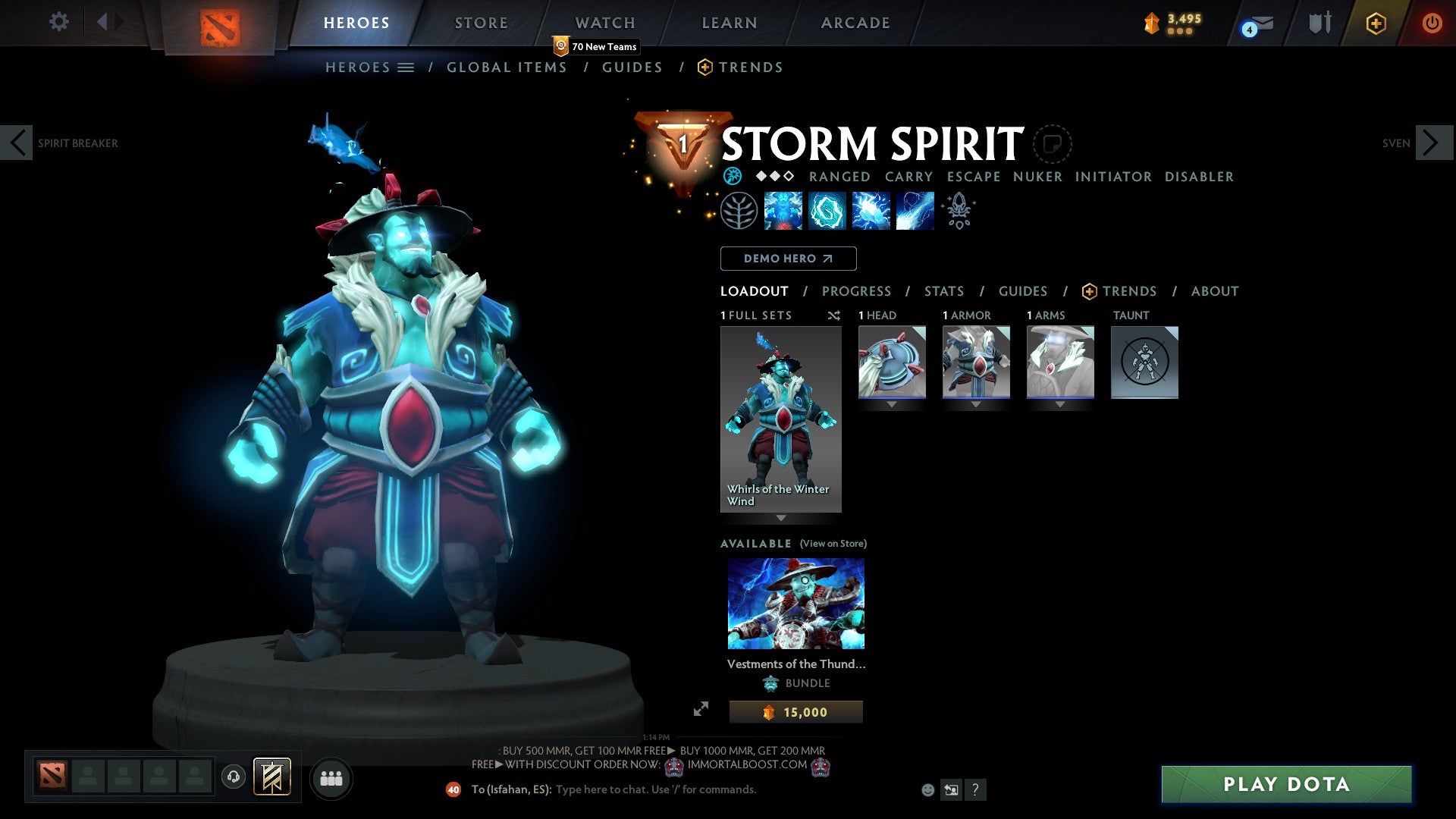1456x819 pixels.
Task: Switch to the STATS tab
Action: click(x=944, y=290)
